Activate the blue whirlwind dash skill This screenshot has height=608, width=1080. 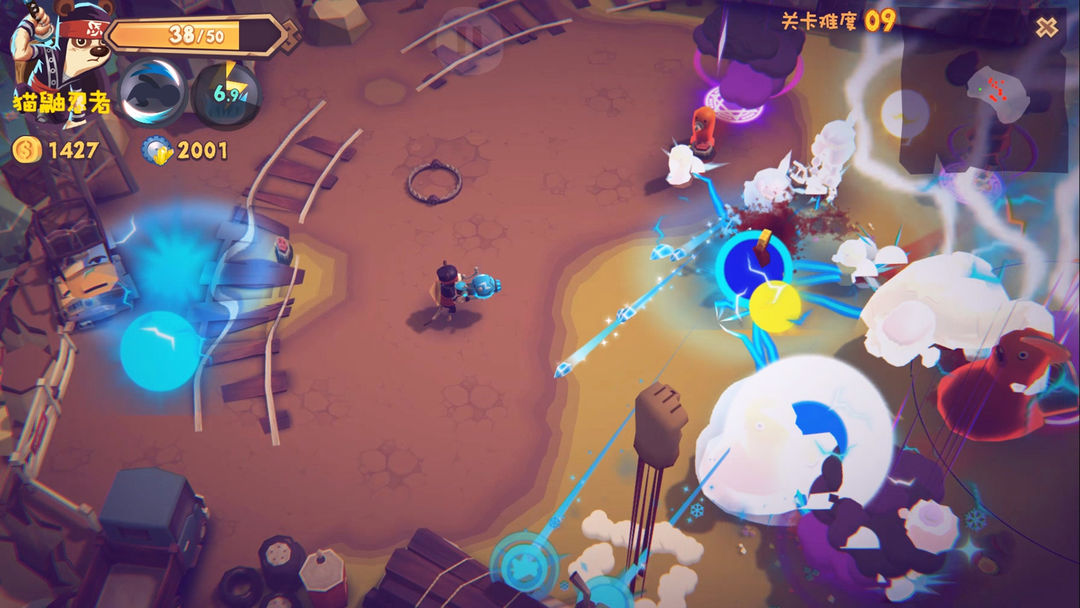152,91
